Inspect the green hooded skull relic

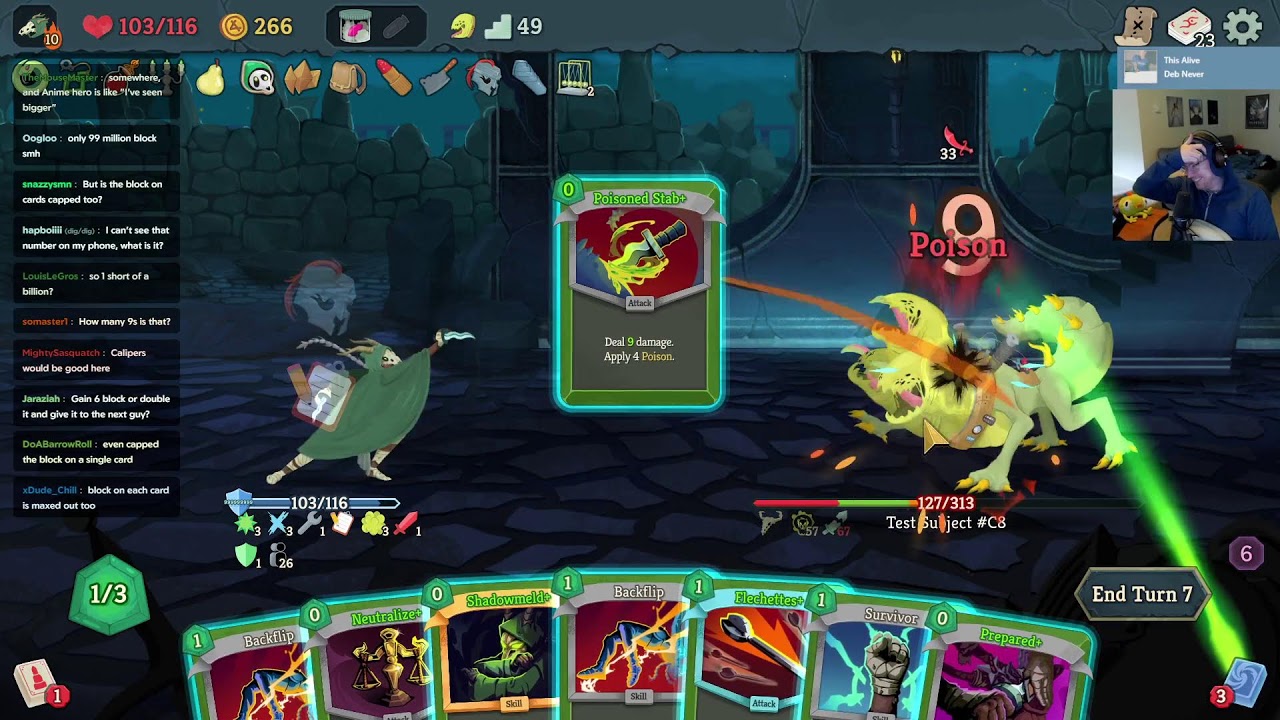257,78
